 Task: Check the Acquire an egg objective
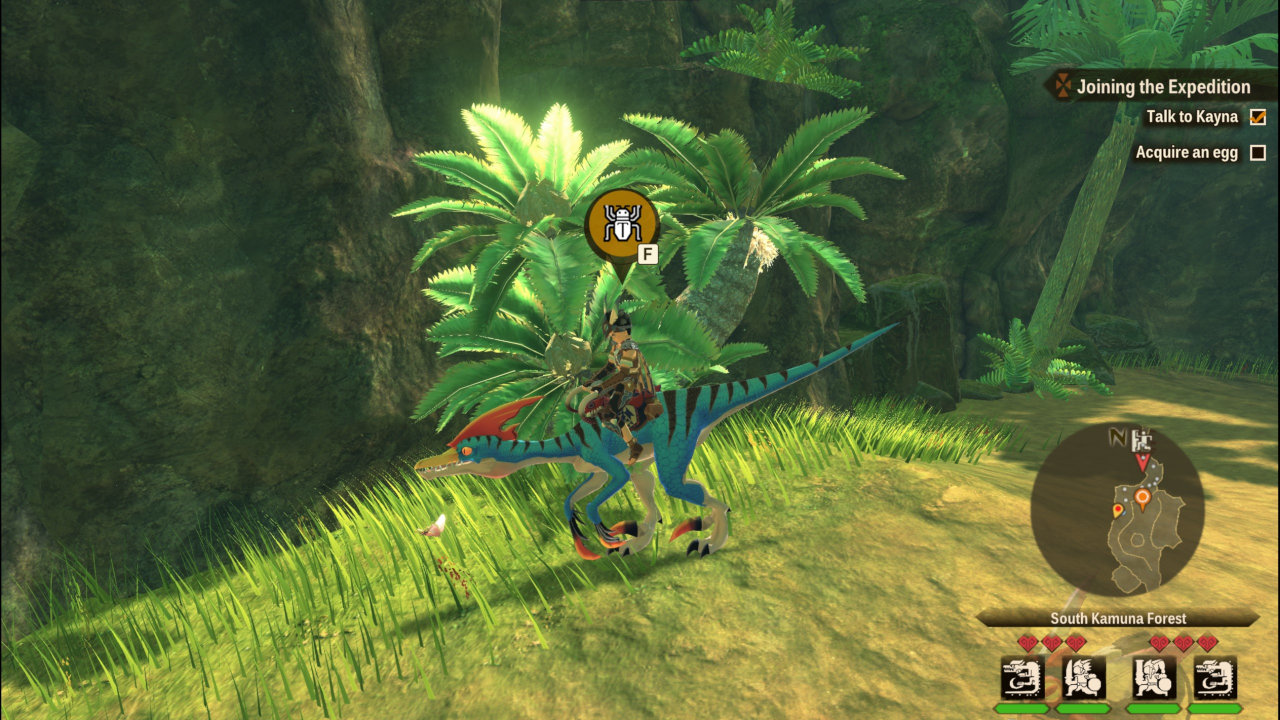1256,152
